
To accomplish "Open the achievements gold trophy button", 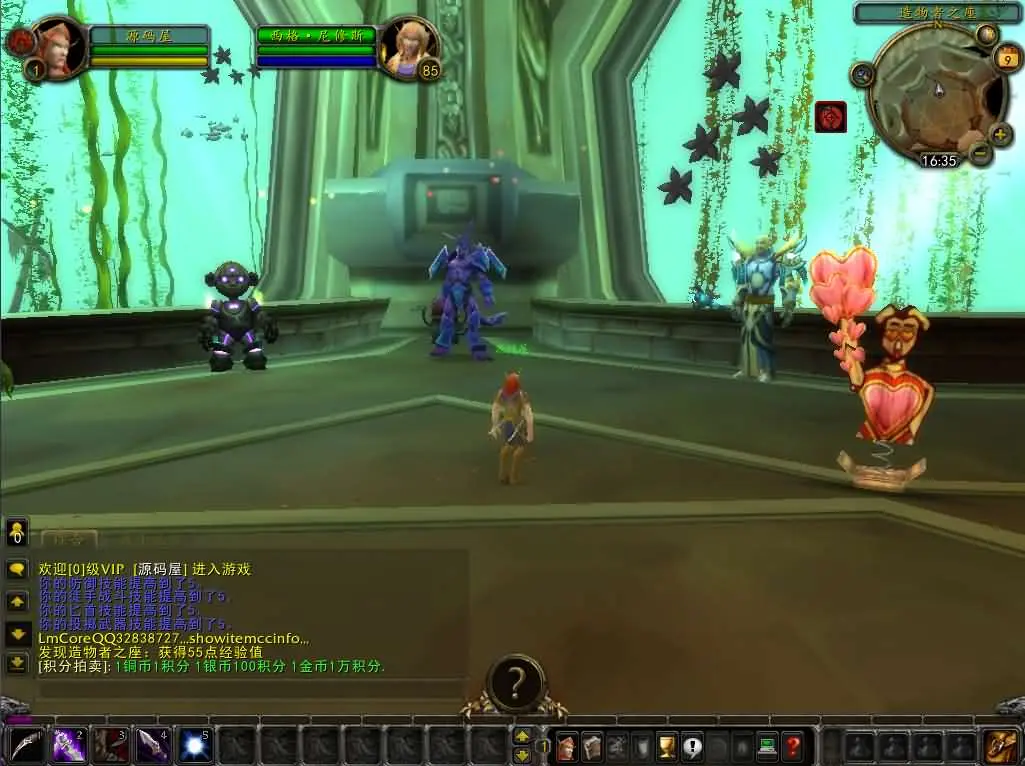I will pos(666,746).
